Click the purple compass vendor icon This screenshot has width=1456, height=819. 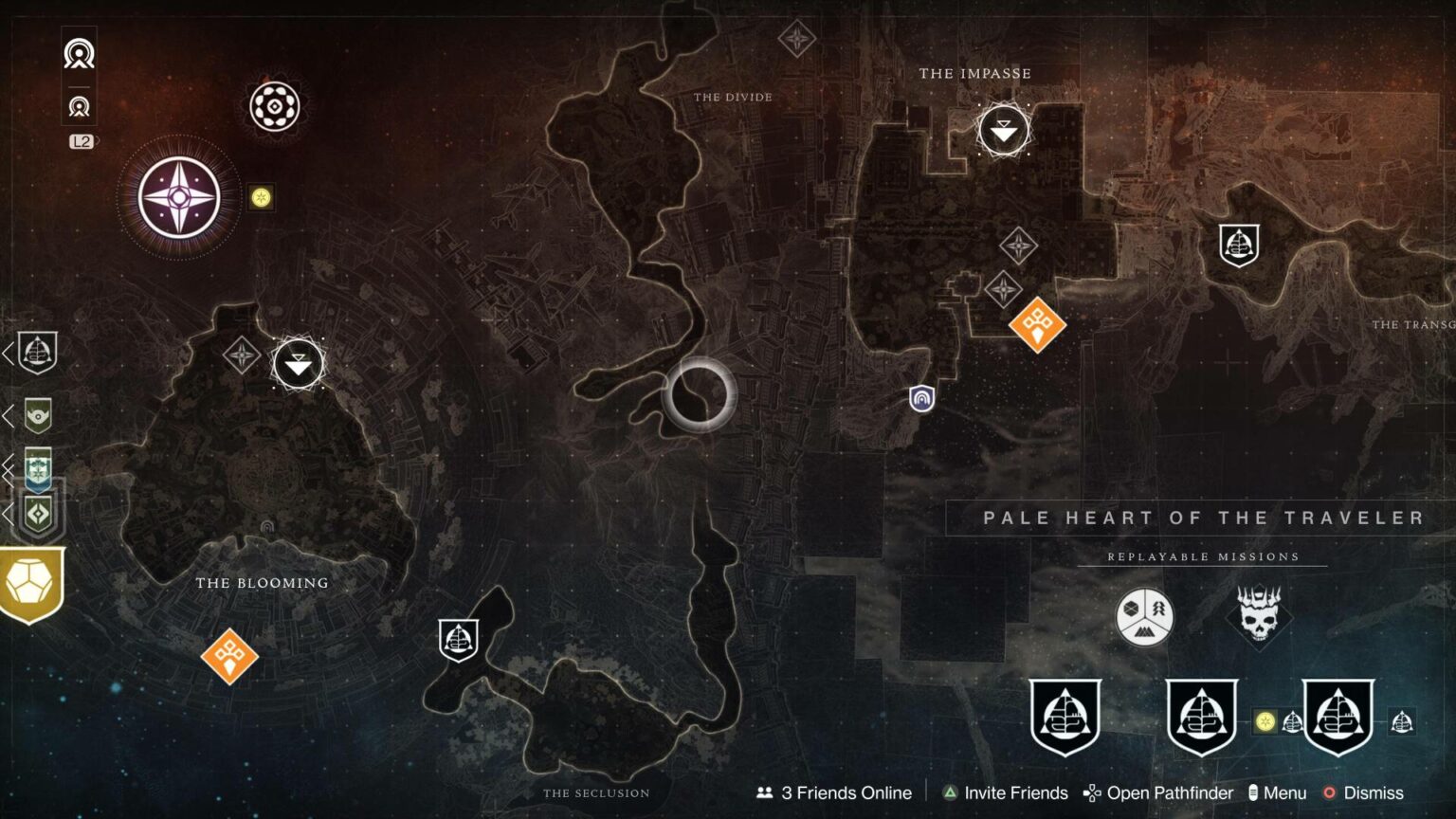pyautogui.click(x=178, y=195)
